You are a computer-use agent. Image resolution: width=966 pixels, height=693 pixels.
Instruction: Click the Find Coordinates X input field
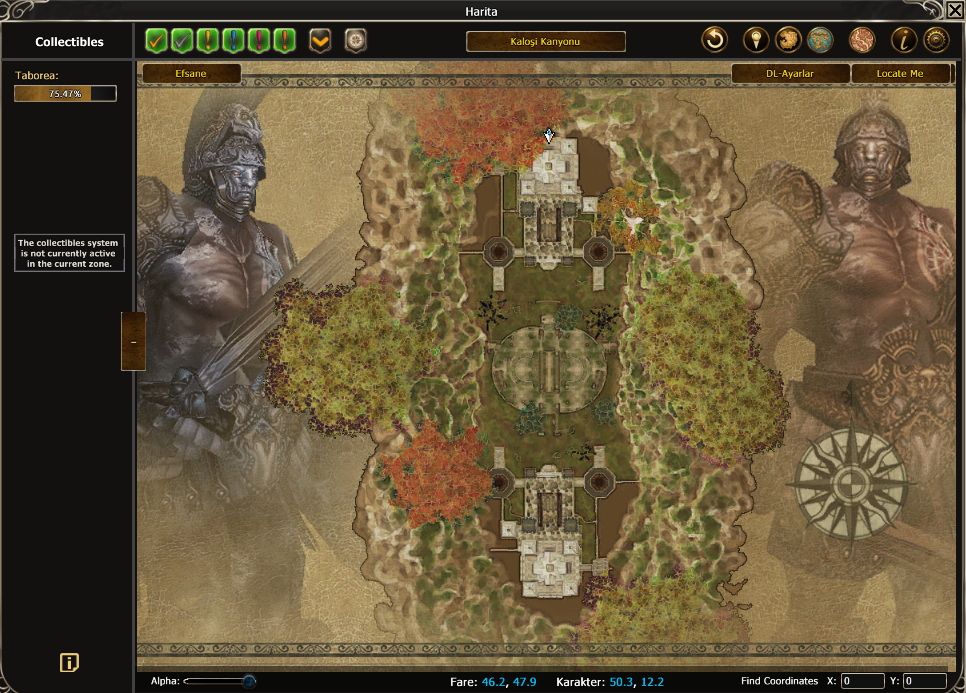click(x=862, y=681)
